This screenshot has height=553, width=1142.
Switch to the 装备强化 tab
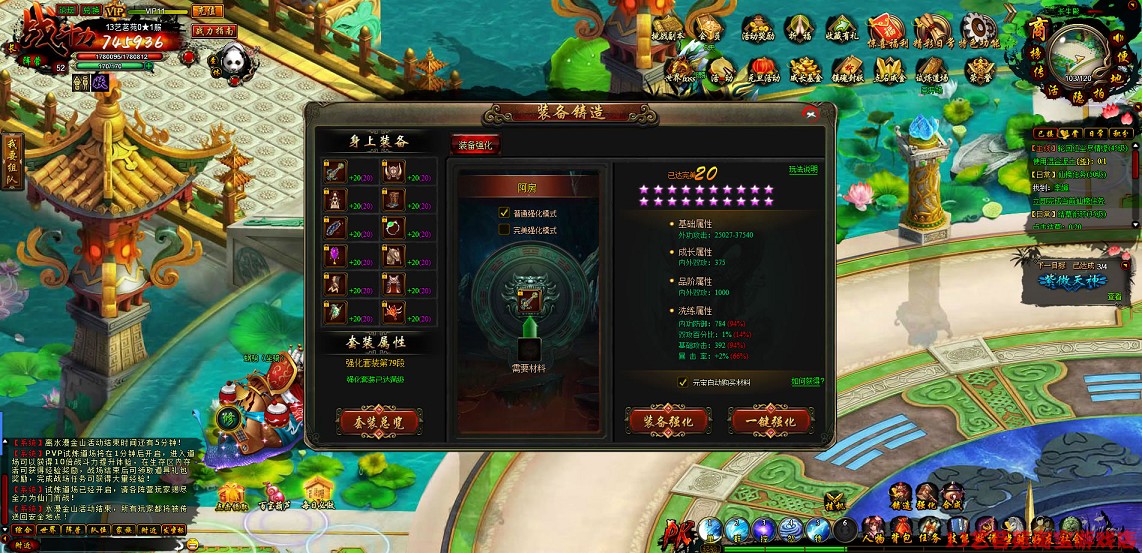tap(475, 145)
